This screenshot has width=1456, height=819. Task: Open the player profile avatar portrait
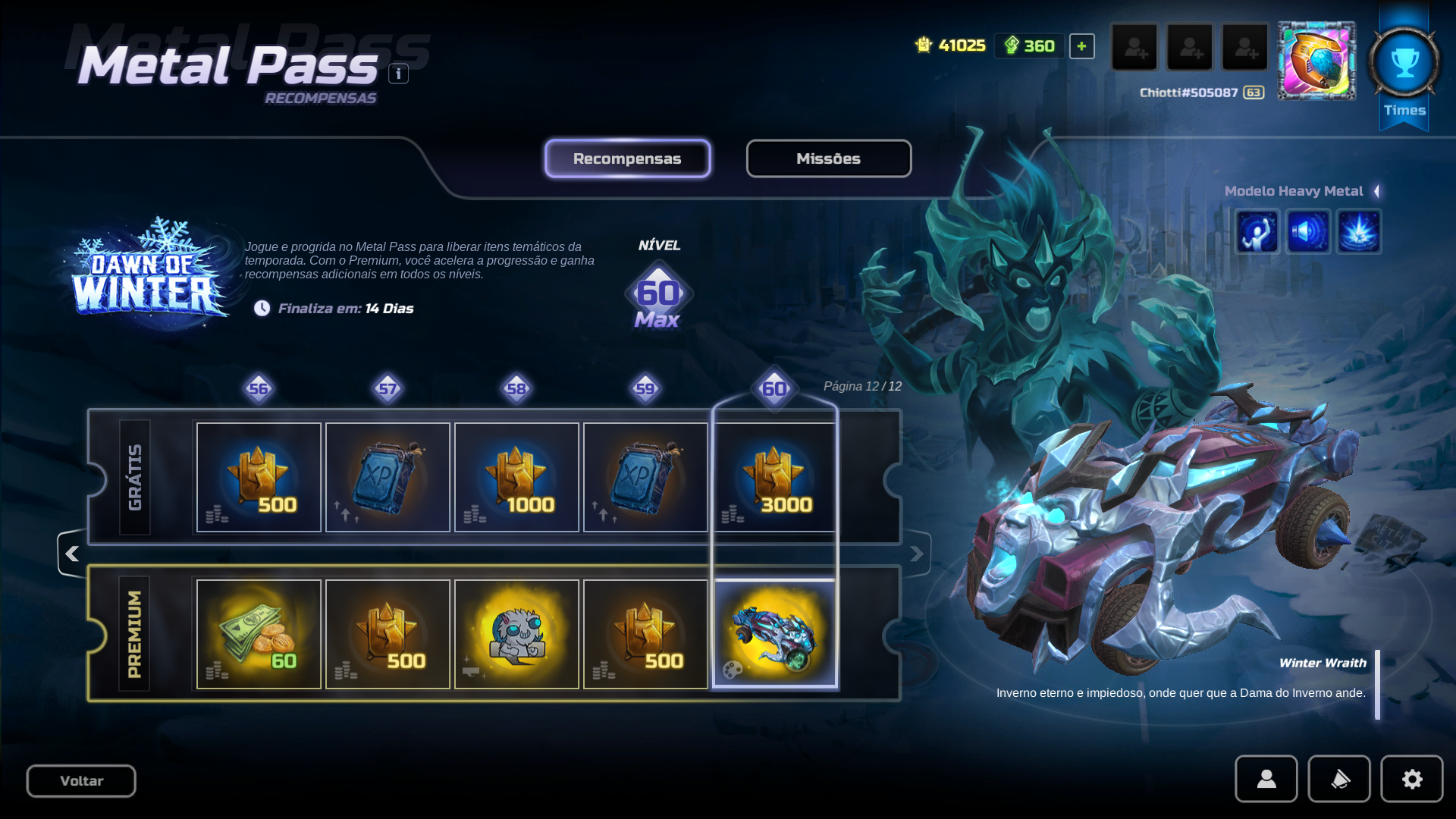[1316, 61]
